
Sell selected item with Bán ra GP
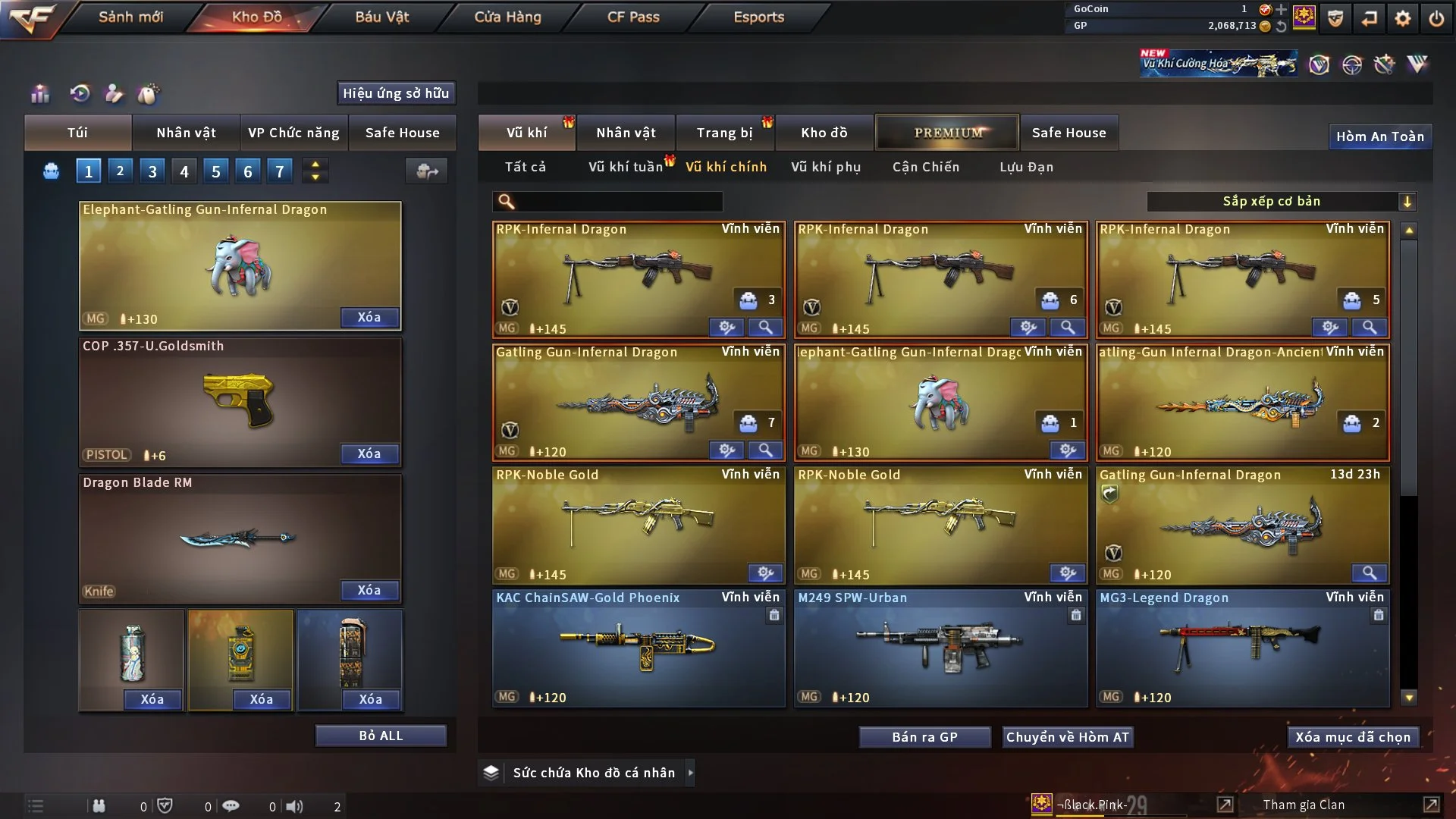(x=924, y=737)
